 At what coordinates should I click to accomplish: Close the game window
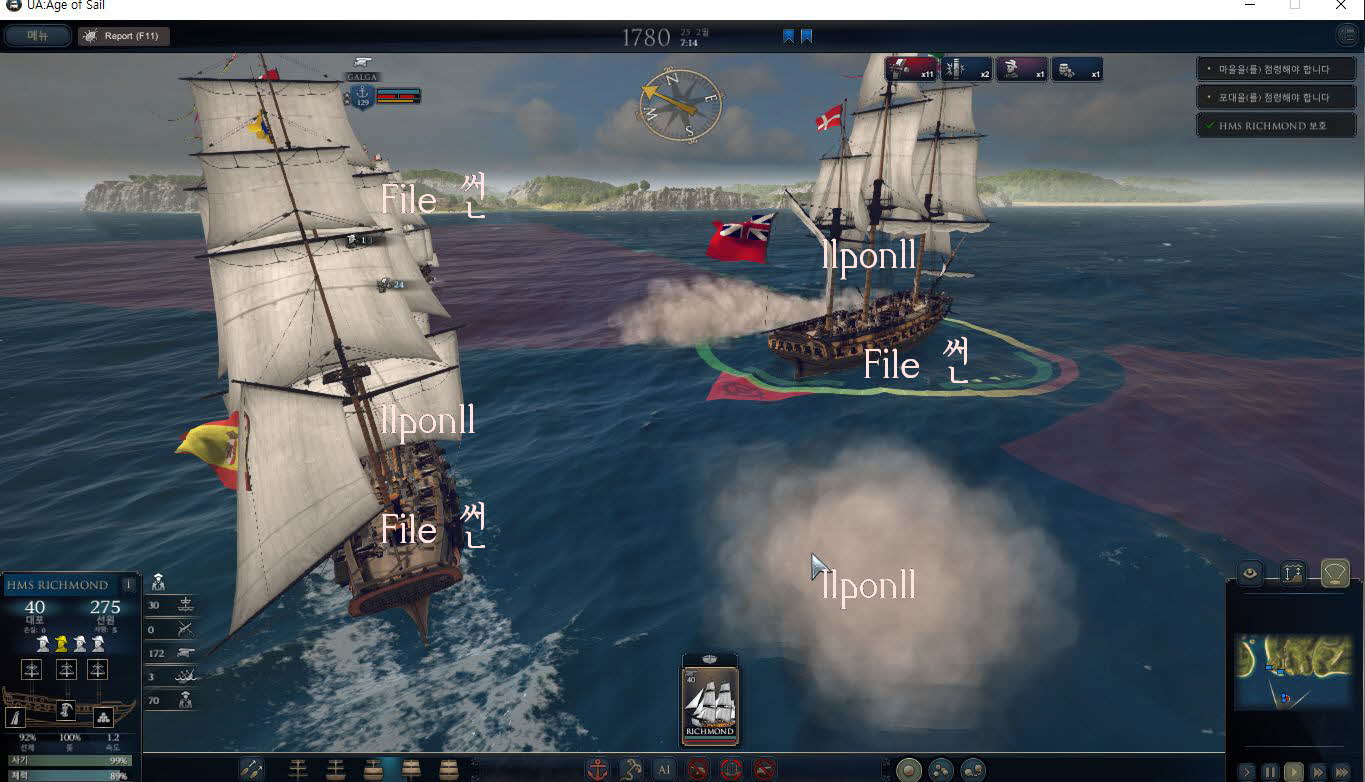pos(1341,6)
